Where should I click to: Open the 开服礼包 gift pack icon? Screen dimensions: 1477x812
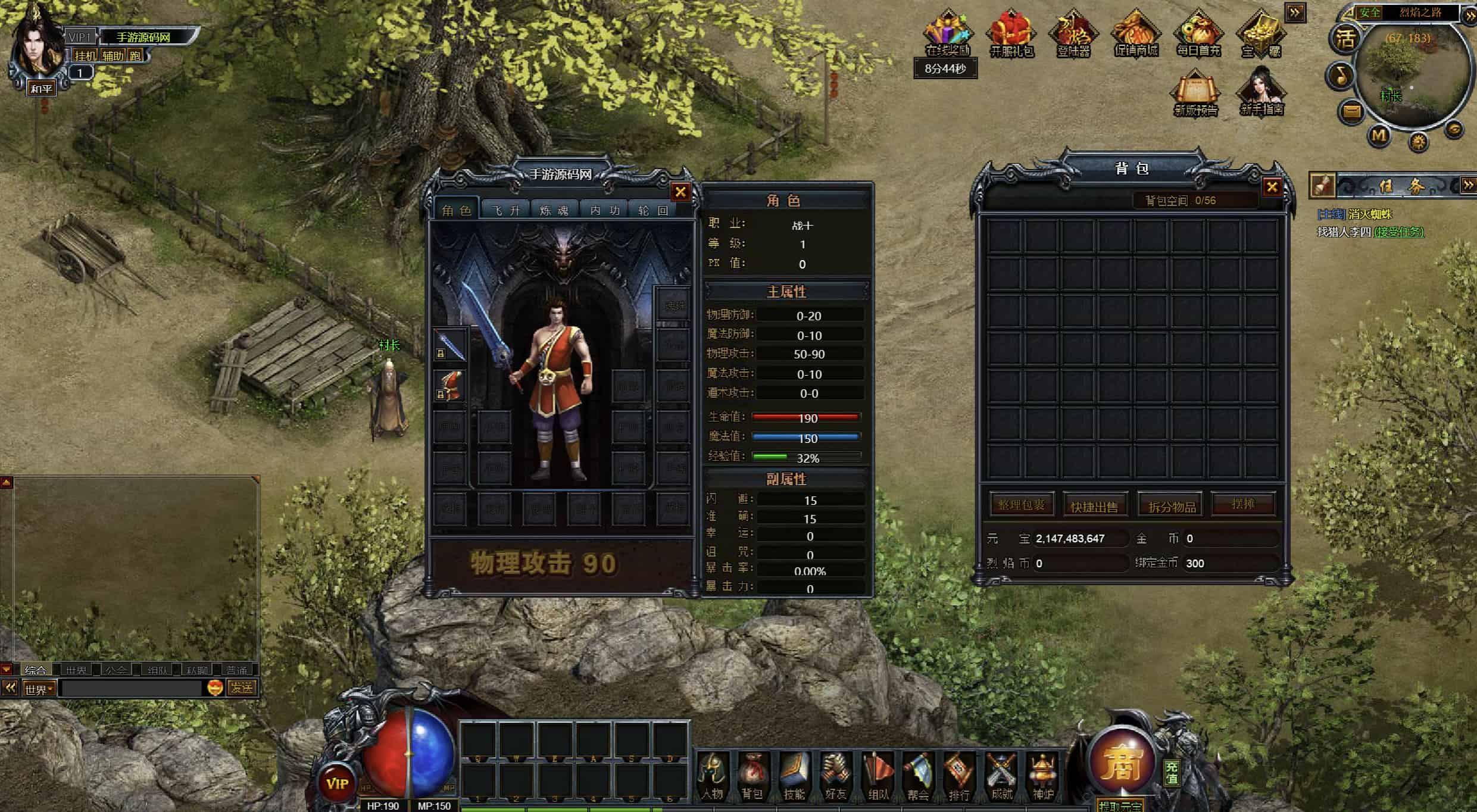tap(1011, 35)
